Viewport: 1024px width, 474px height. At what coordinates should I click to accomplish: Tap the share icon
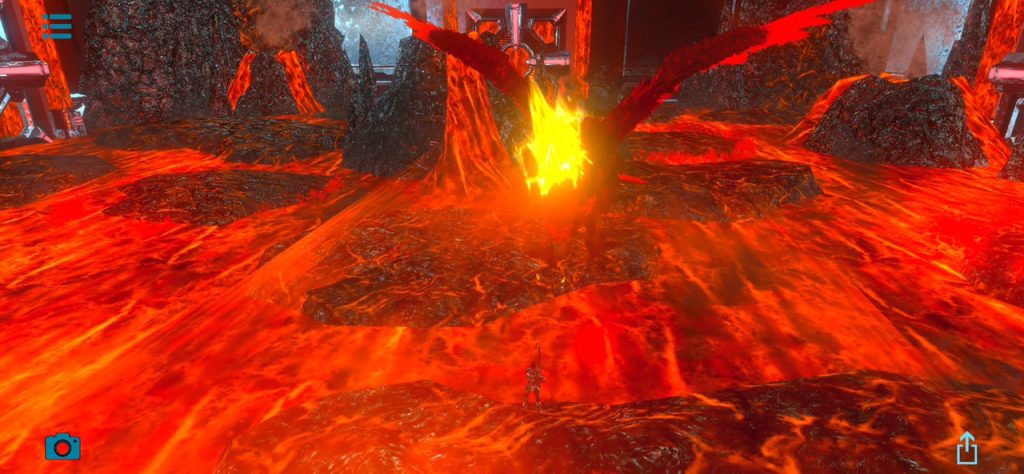pyautogui.click(x=966, y=447)
